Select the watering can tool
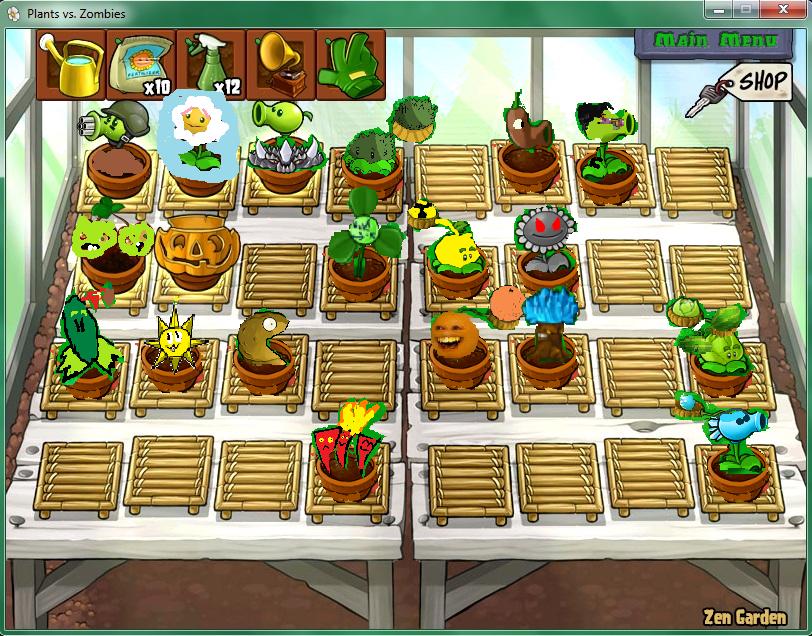The width and height of the screenshot is (812, 636). coord(71,65)
